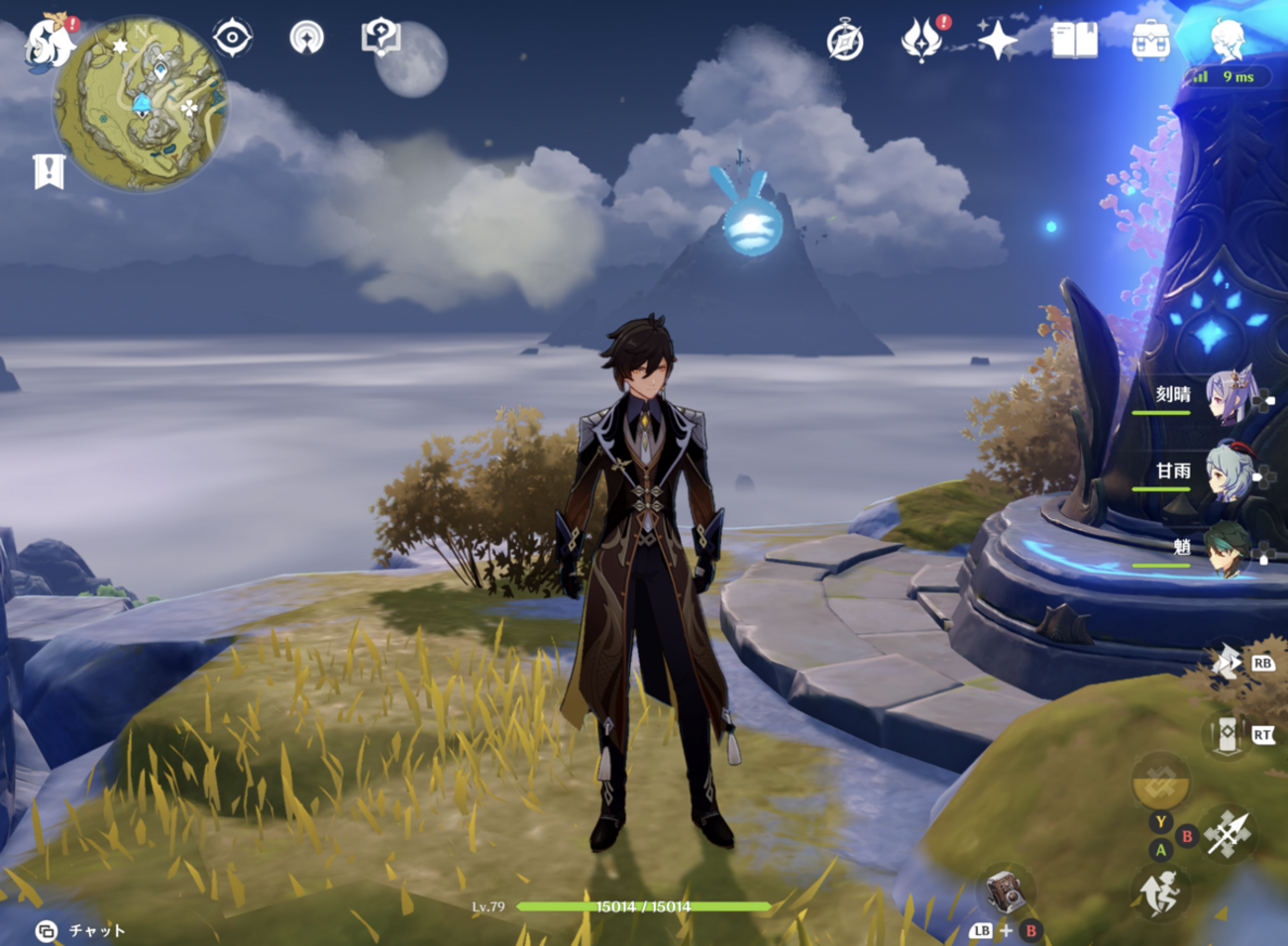Open the compass icon in top bar

coord(845,42)
